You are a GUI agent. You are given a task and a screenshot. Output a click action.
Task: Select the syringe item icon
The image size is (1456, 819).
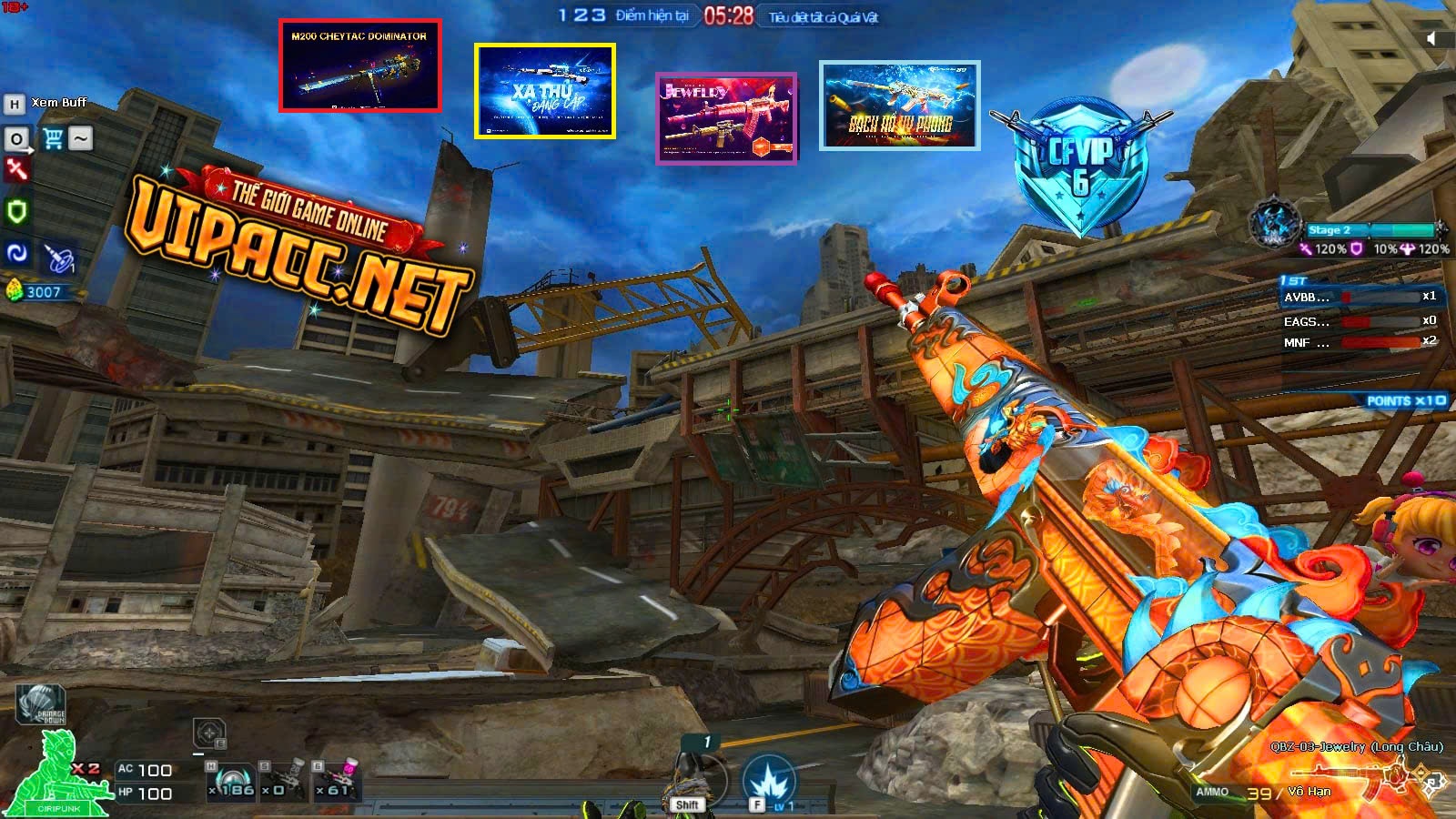pos(60,258)
